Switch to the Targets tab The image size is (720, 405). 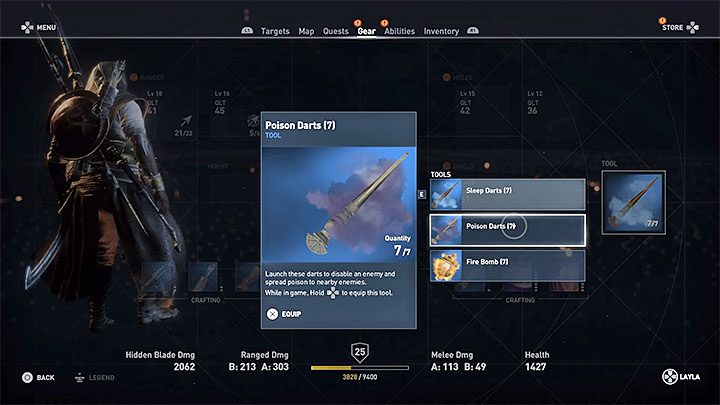click(x=275, y=31)
